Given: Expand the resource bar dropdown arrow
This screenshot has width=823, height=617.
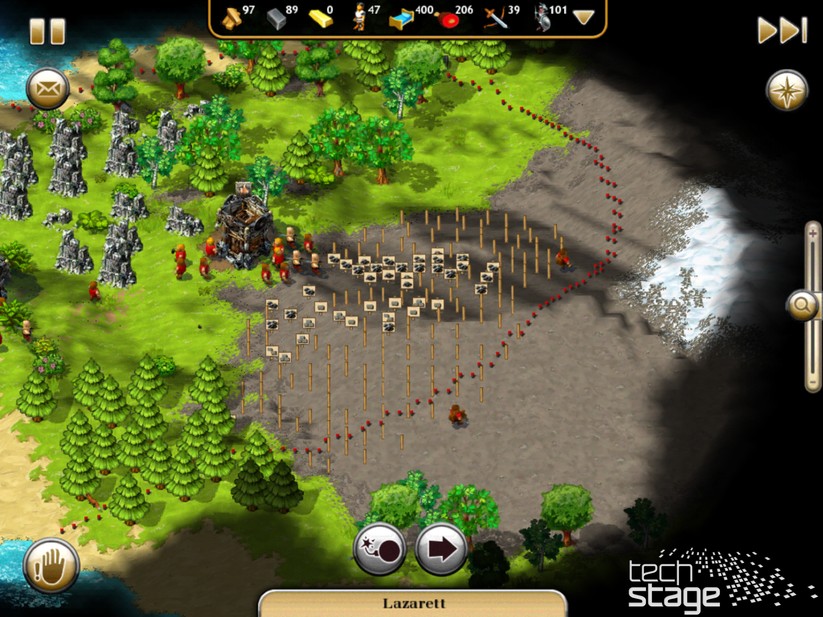Looking at the screenshot, I should point(583,17).
